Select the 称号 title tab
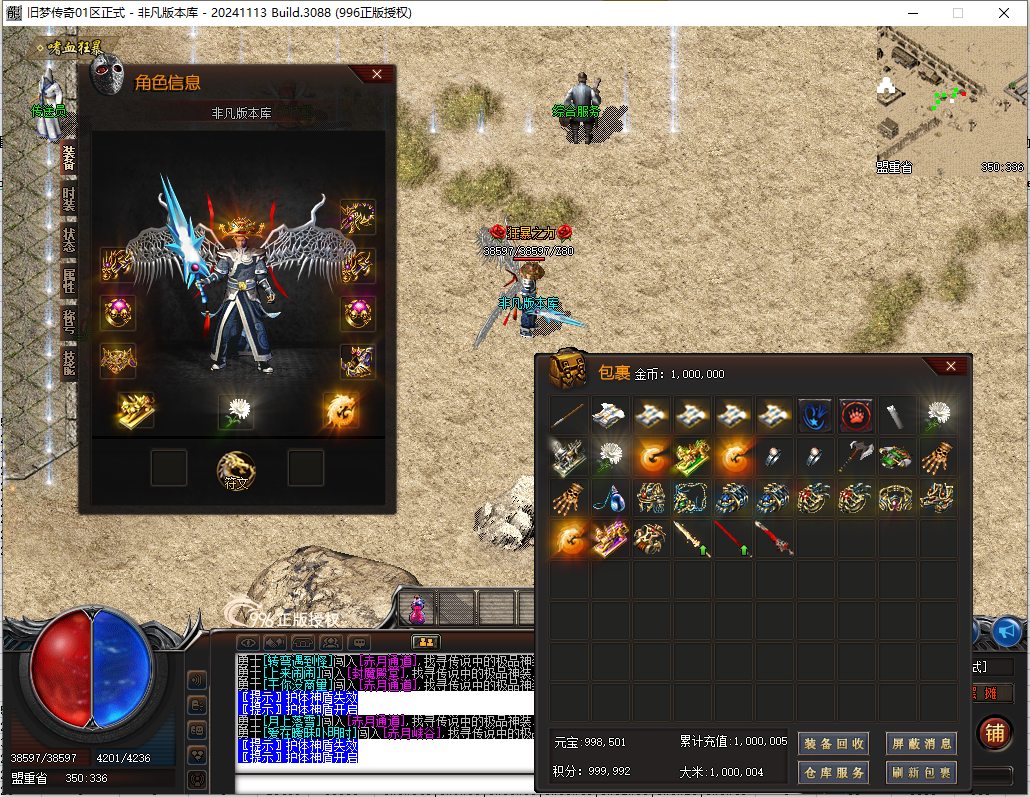The width and height of the screenshot is (1030, 797). [69, 320]
